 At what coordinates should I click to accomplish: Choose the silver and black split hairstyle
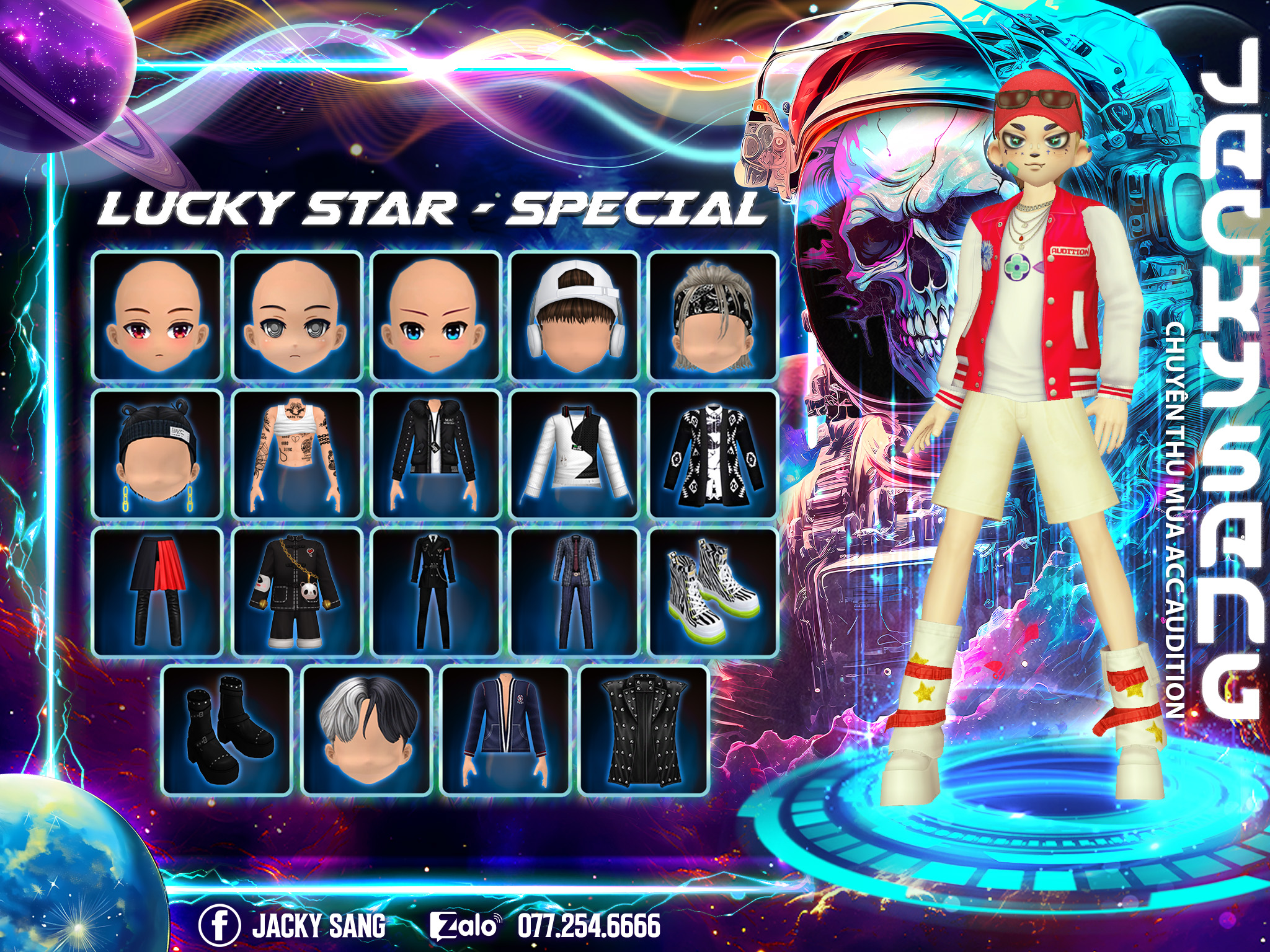coord(366,730)
